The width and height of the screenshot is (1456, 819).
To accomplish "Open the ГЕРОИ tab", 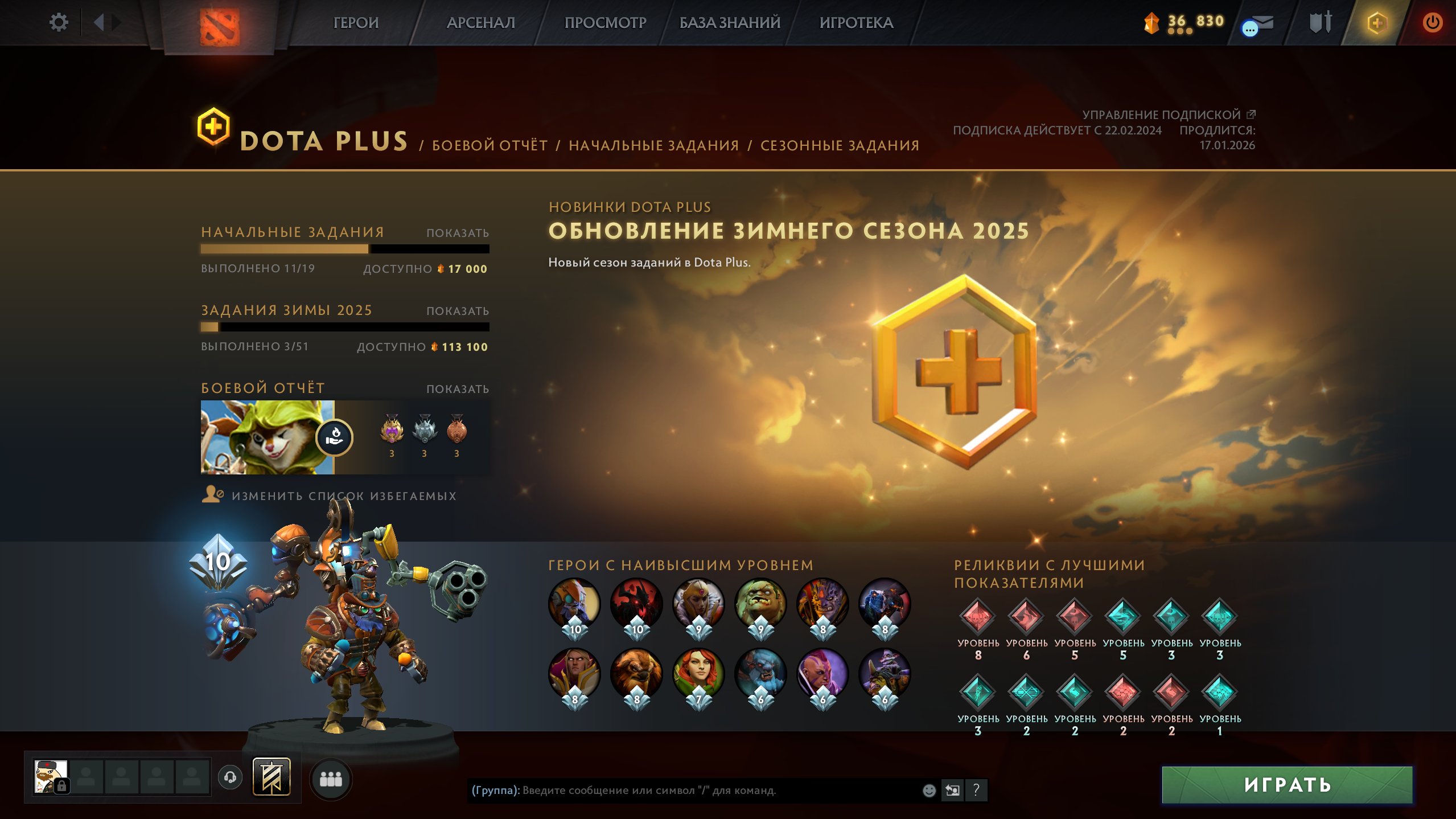I will pyautogui.click(x=356, y=23).
